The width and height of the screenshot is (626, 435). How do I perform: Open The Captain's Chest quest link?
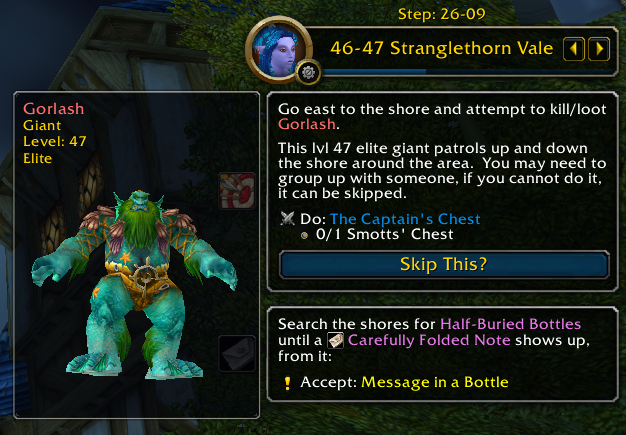[x=405, y=219]
